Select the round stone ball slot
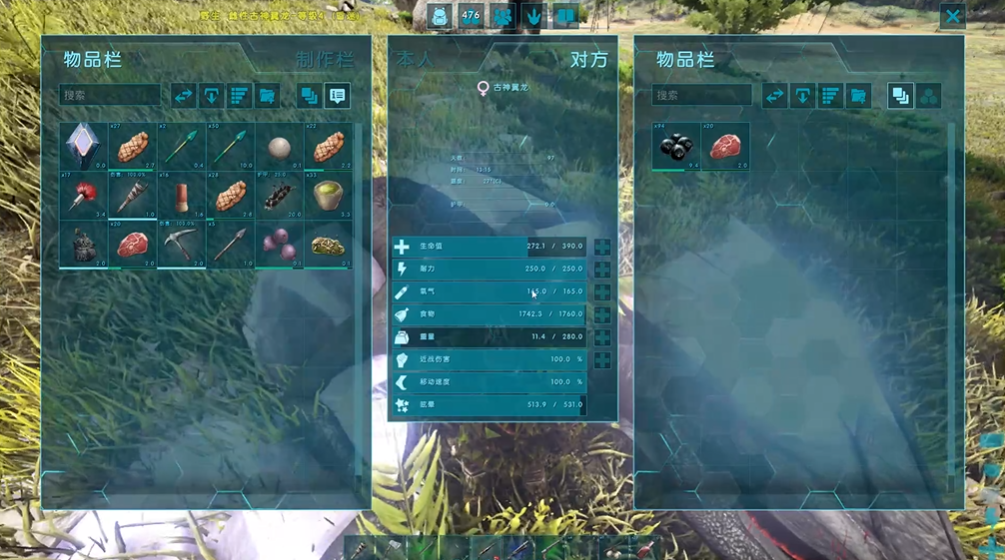Screen dimensions: 1005x560 point(279,147)
